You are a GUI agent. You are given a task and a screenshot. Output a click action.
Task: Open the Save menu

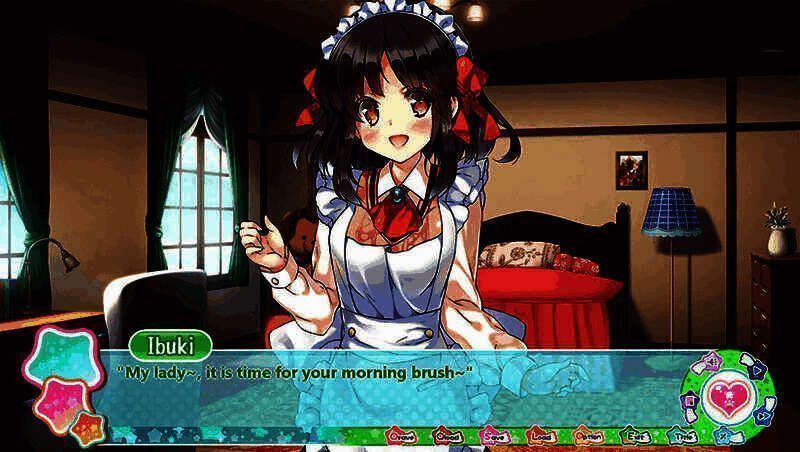(494, 435)
